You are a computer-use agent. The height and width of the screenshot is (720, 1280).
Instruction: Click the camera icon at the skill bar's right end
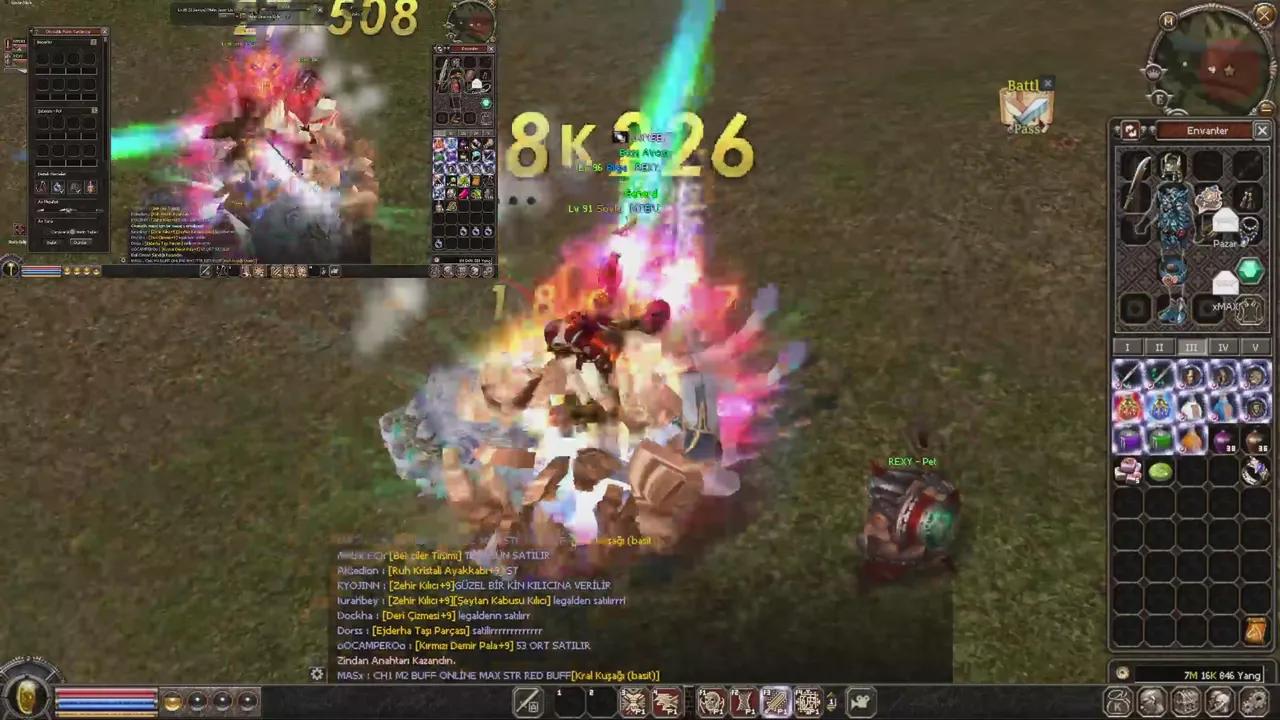point(858,700)
